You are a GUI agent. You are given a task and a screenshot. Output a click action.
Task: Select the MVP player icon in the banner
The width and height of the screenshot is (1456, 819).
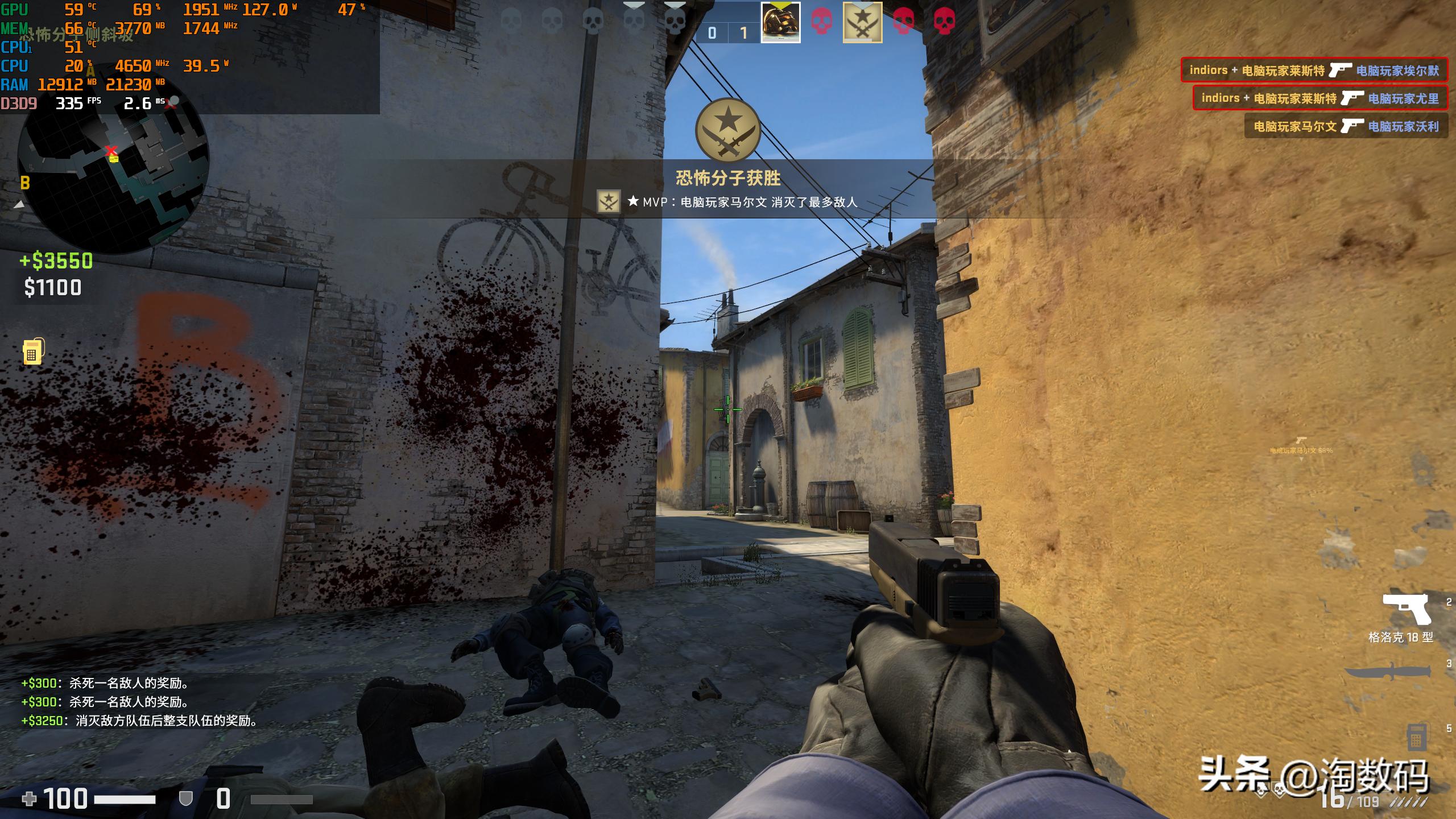pos(608,201)
